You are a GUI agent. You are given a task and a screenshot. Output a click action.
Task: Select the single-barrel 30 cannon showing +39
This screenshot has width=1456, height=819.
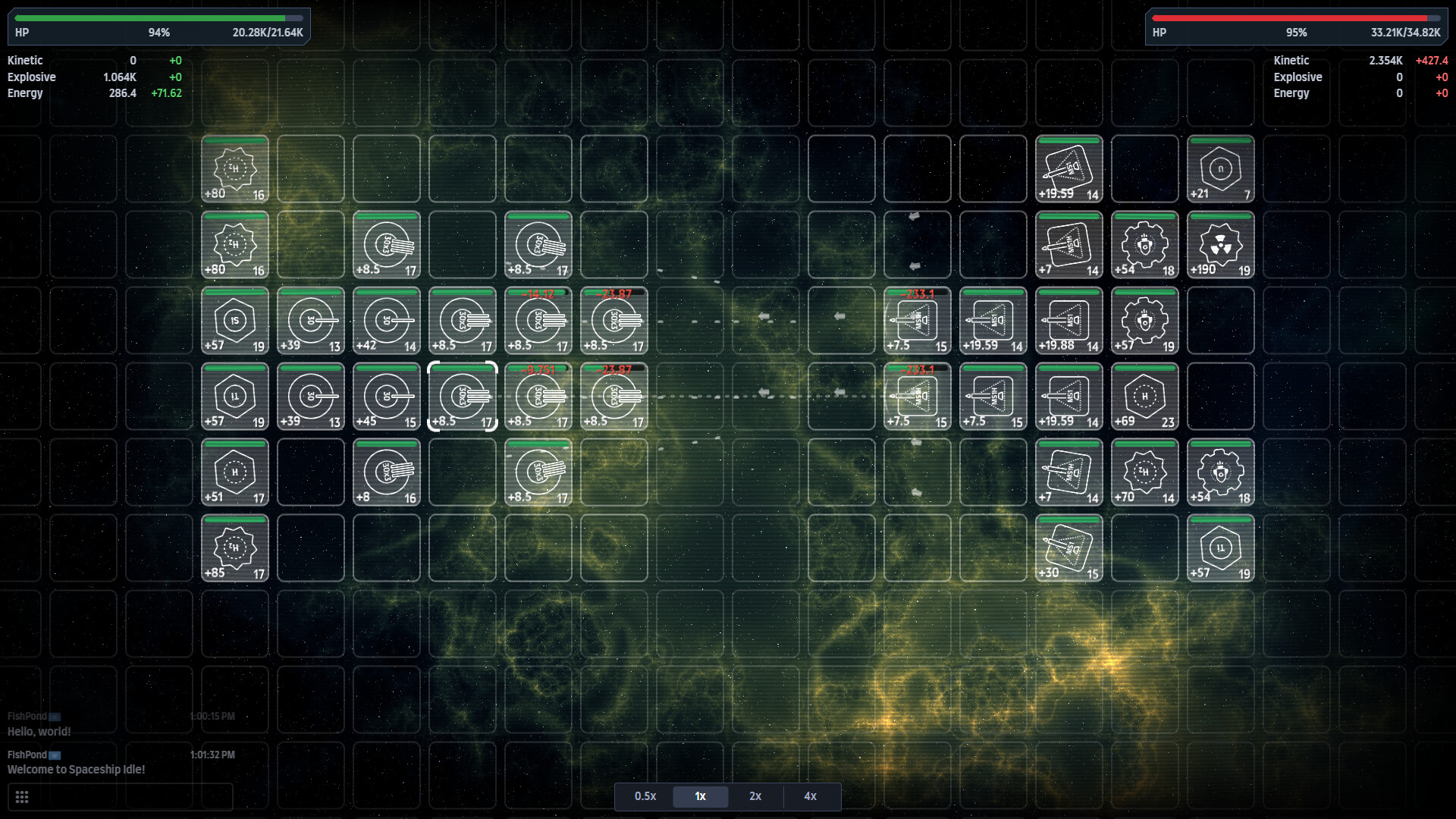pyautogui.click(x=311, y=321)
